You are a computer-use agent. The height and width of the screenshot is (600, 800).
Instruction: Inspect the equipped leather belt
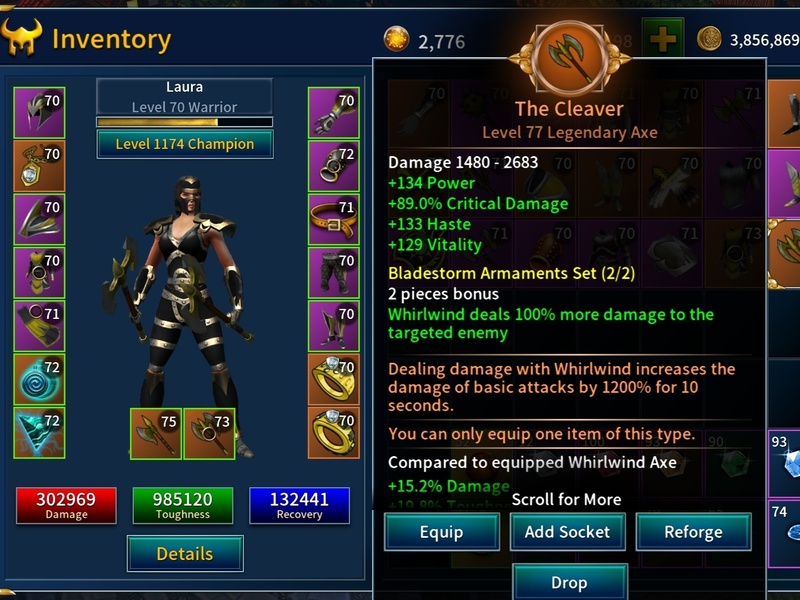(x=334, y=219)
